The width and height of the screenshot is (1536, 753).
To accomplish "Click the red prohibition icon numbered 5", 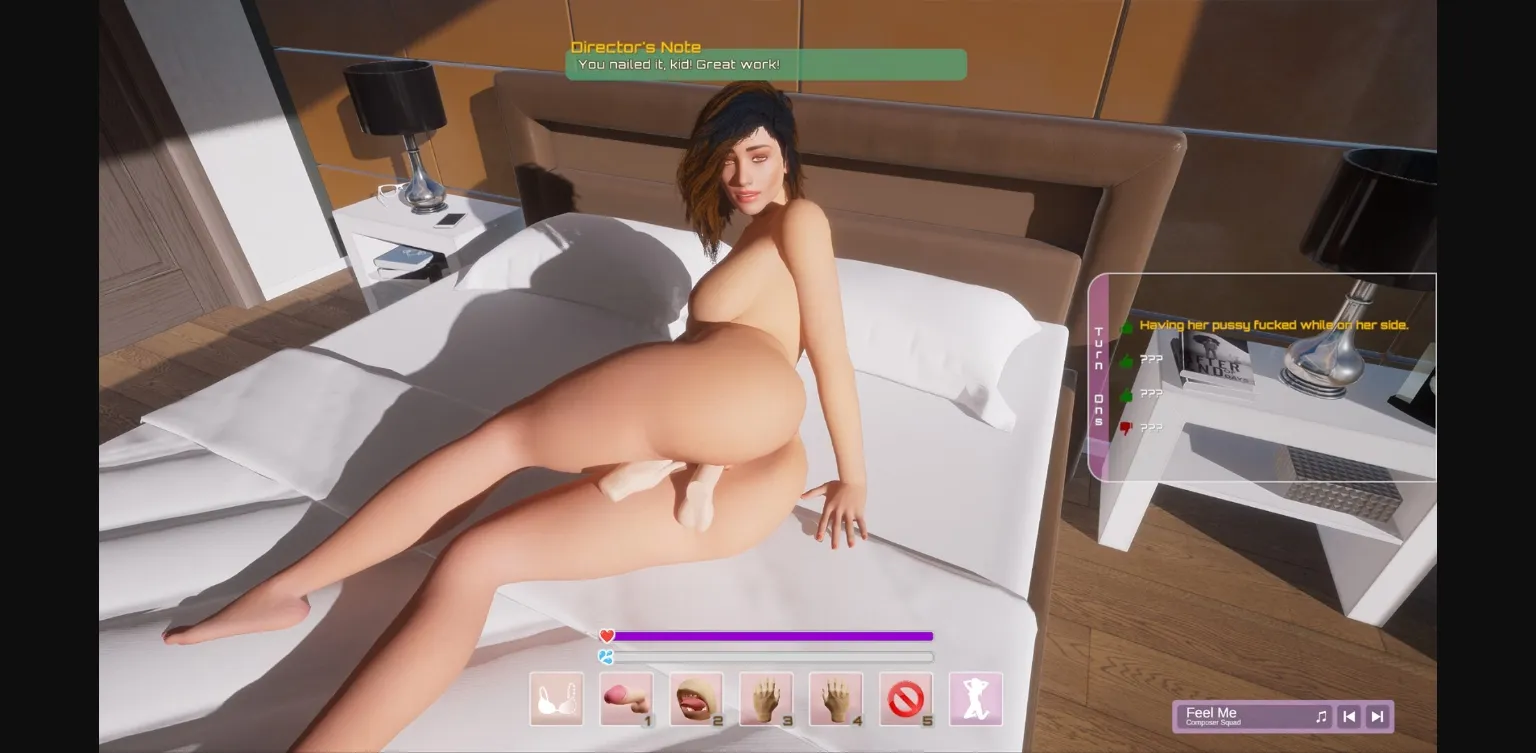I will pyautogui.click(x=906, y=699).
